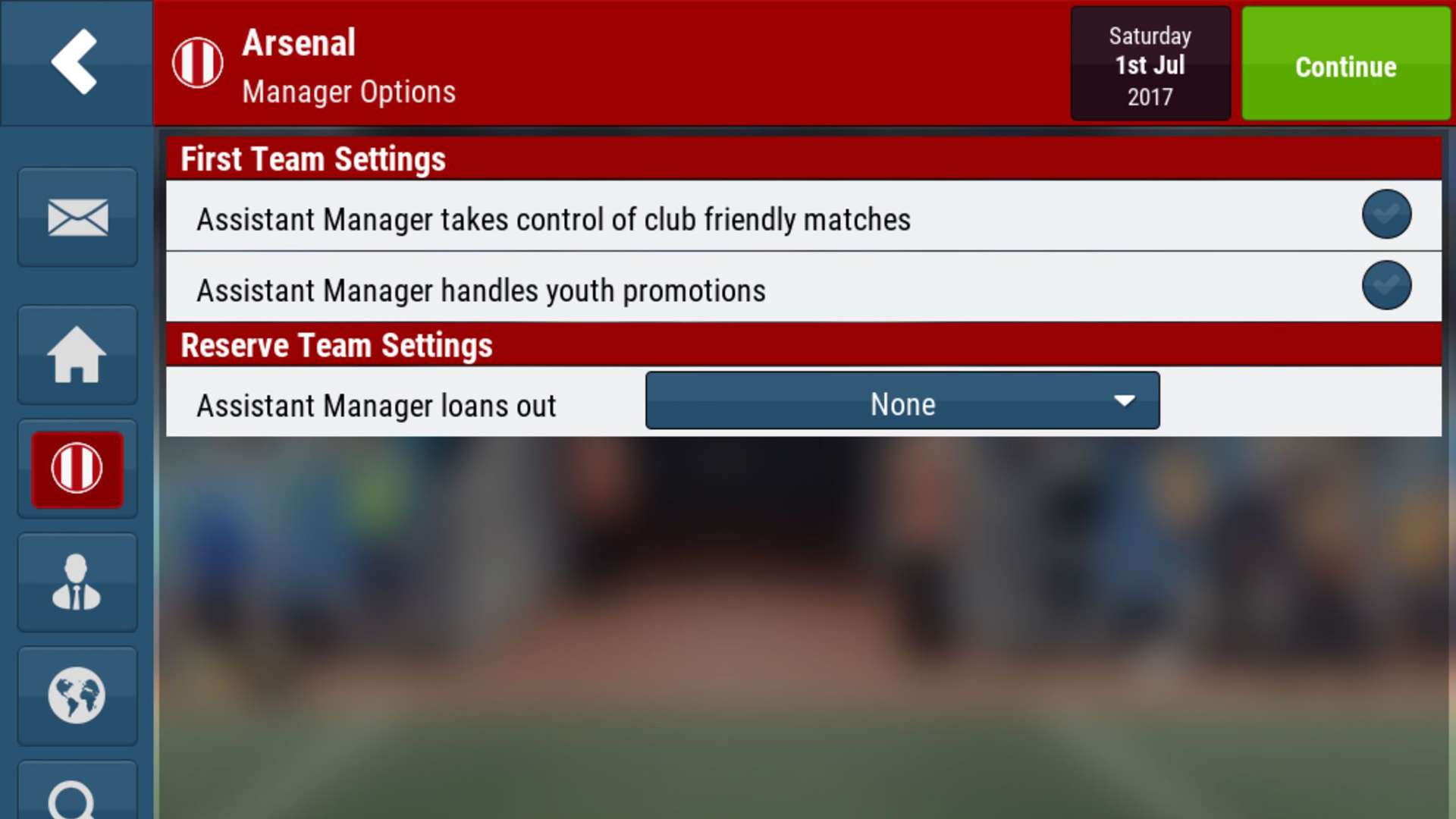The image size is (1456, 819).
Task: Select the Home icon in sidebar
Action: (77, 355)
